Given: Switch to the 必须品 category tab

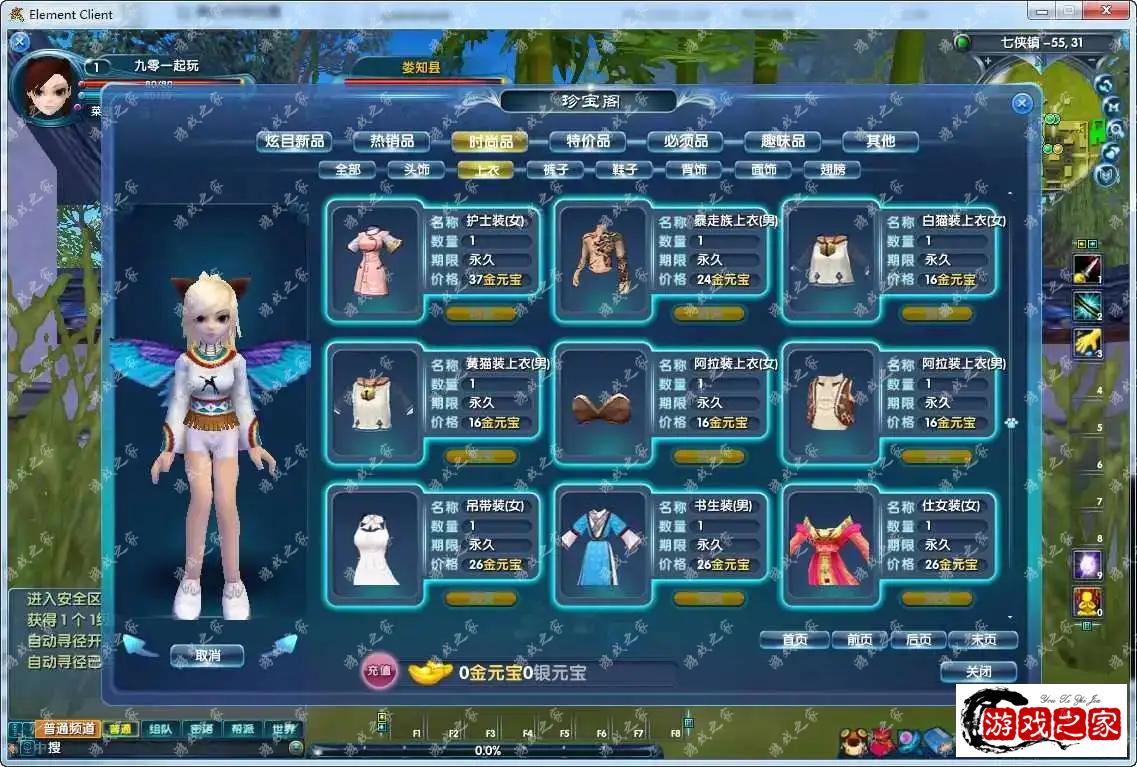Looking at the screenshot, I should 685,141.
